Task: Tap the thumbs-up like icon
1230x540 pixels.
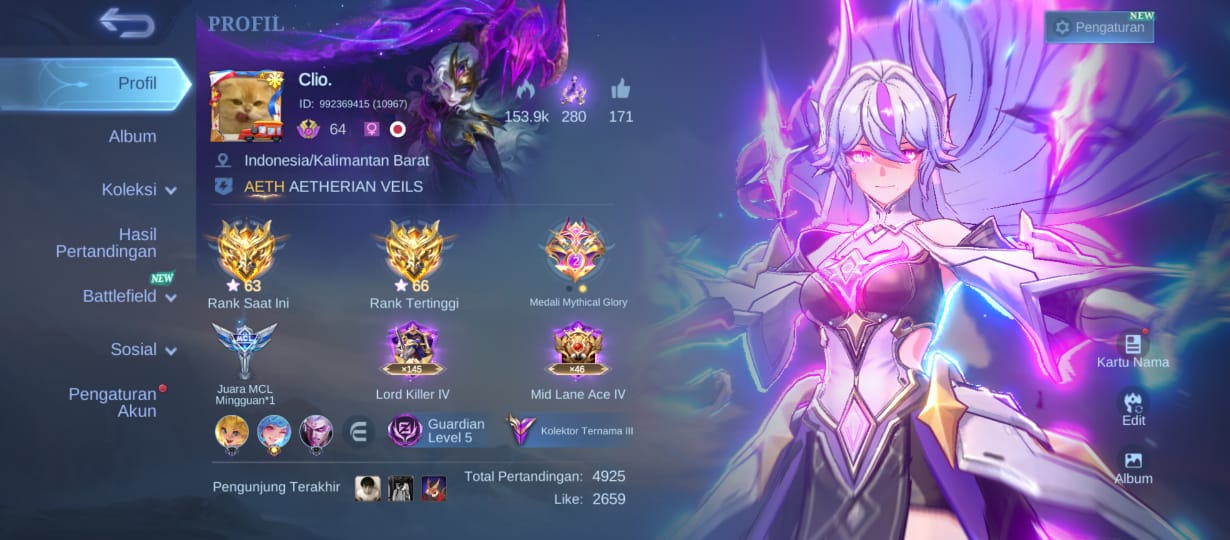Action: (621, 91)
